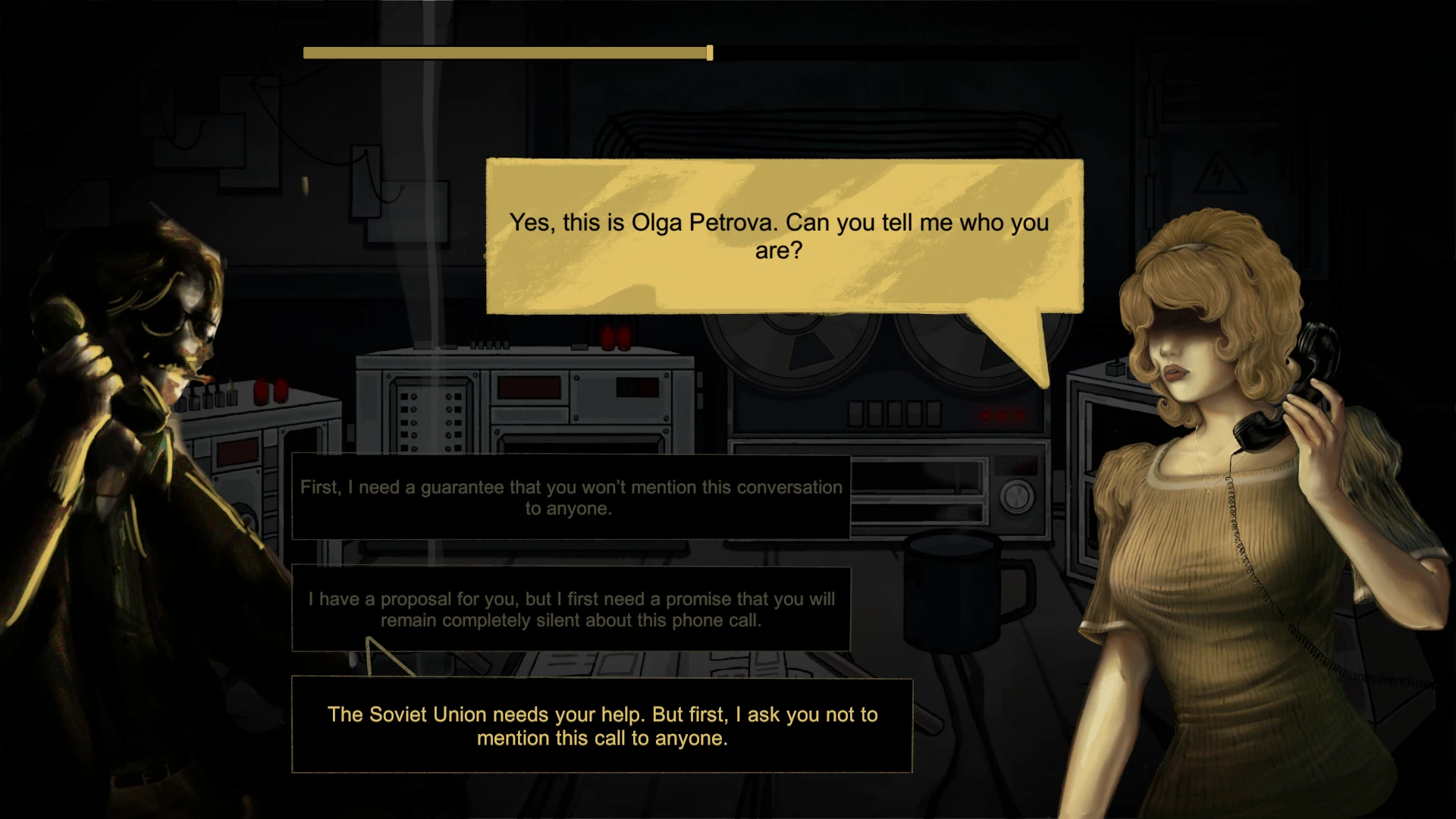Choose the reply asking for a guarantee

[571, 497]
